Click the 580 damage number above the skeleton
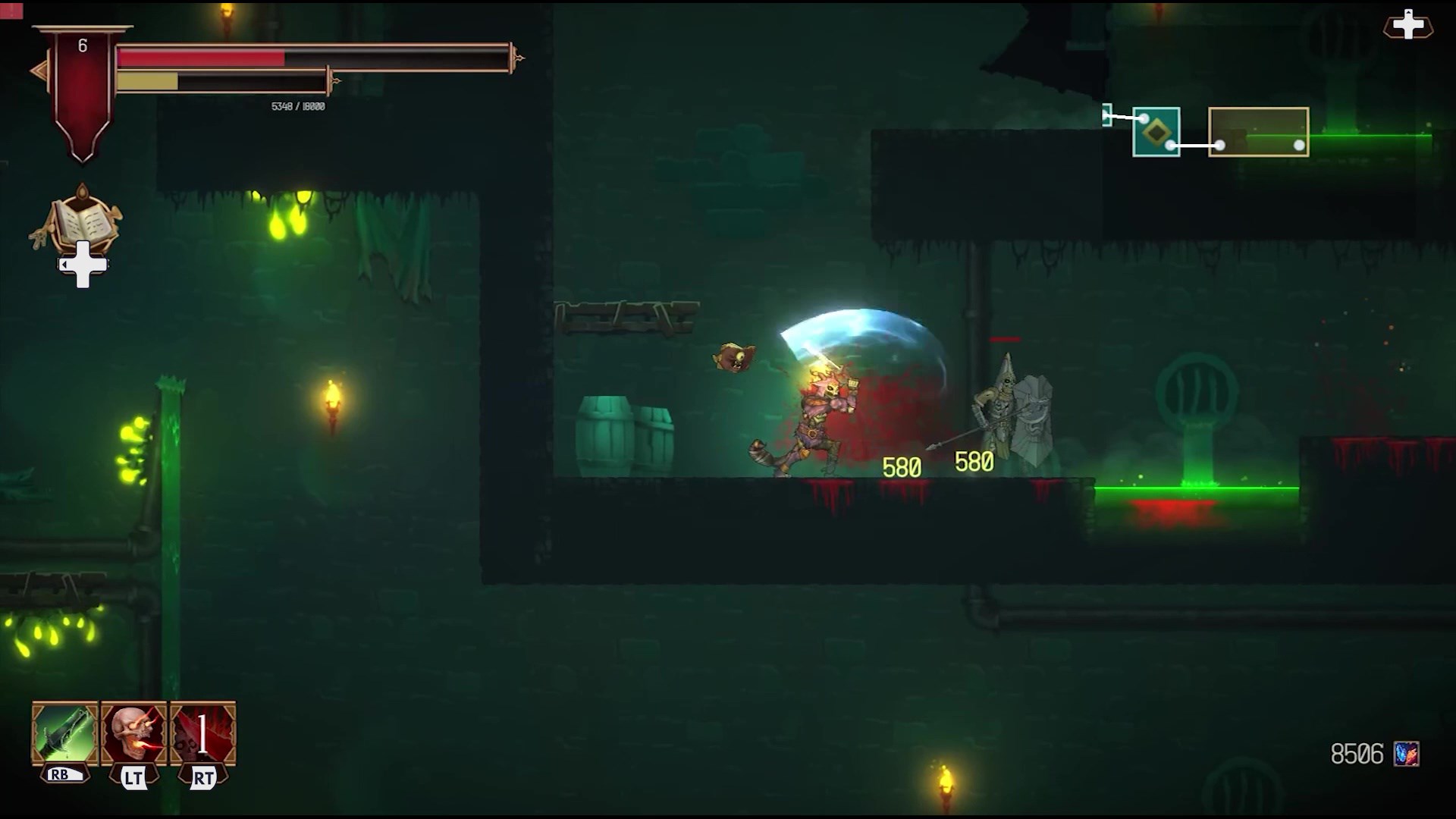Image resolution: width=1456 pixels, height=819 pixels. click(975, 460)
